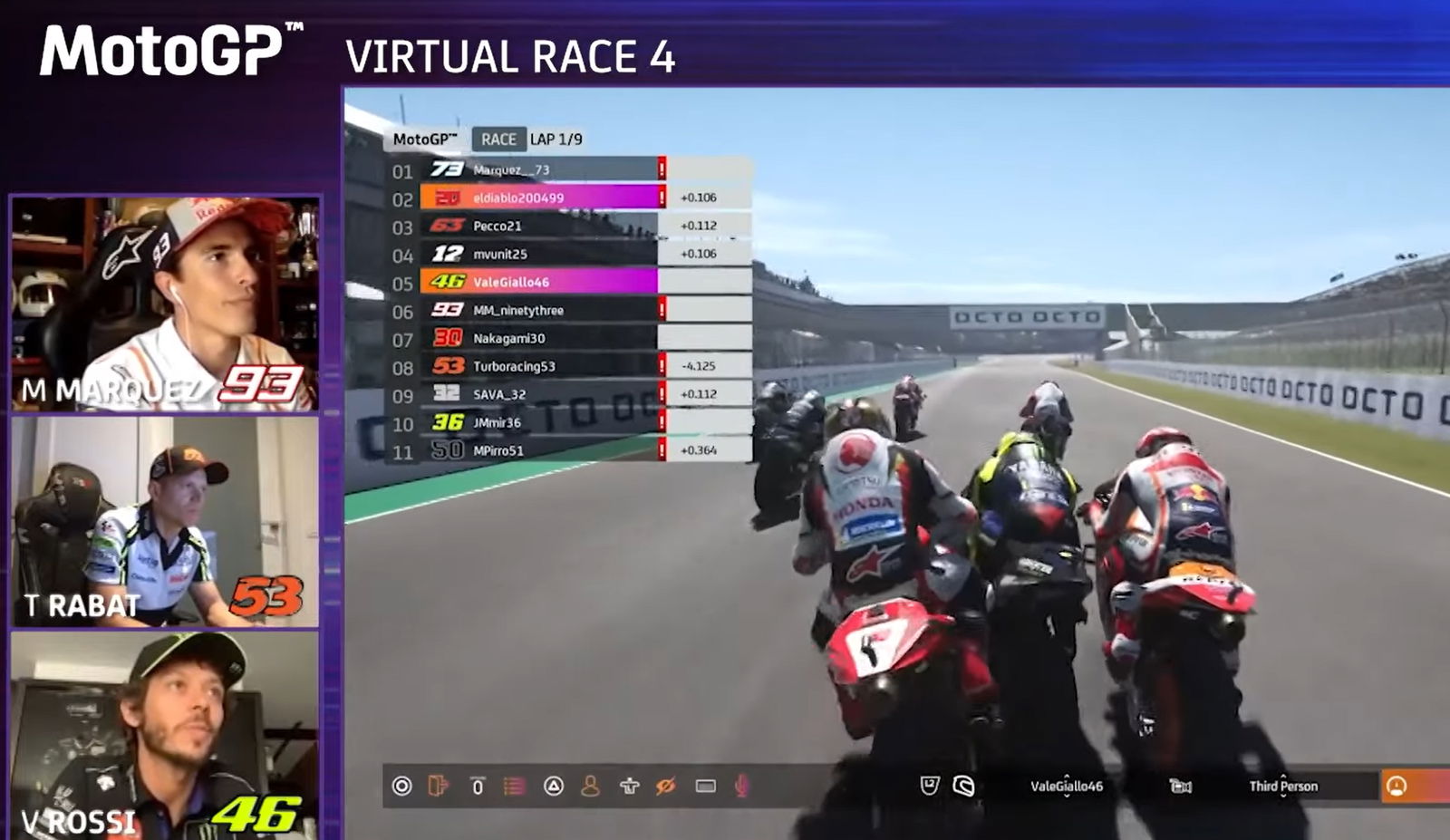Click the M Marquez 93 webcam feed
The height and width of the screenshot is (840, 1450).
click(165, 303)
